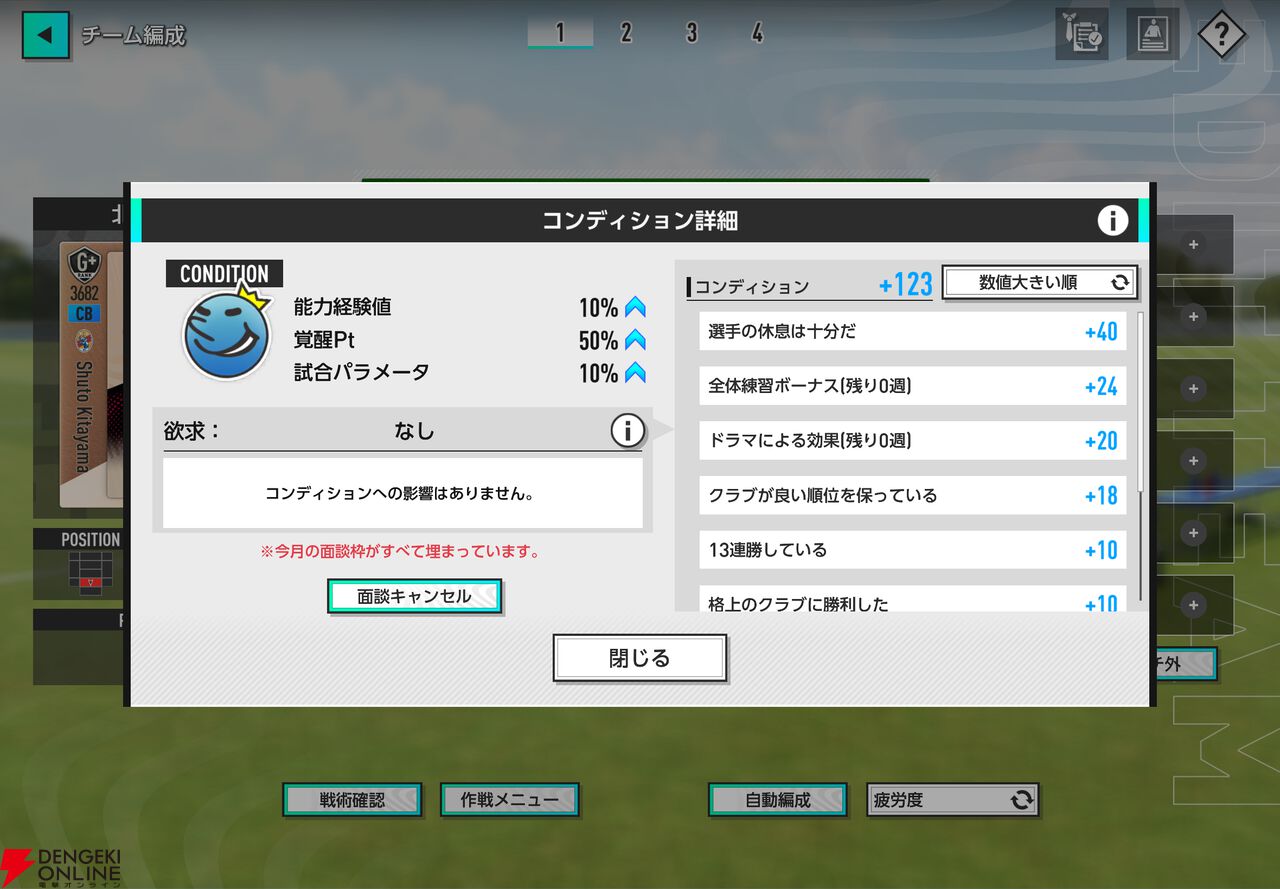Viewport: 1280px width, 889px height.
Task: Switch to page 4 at the top
Action: click(757, 33)
